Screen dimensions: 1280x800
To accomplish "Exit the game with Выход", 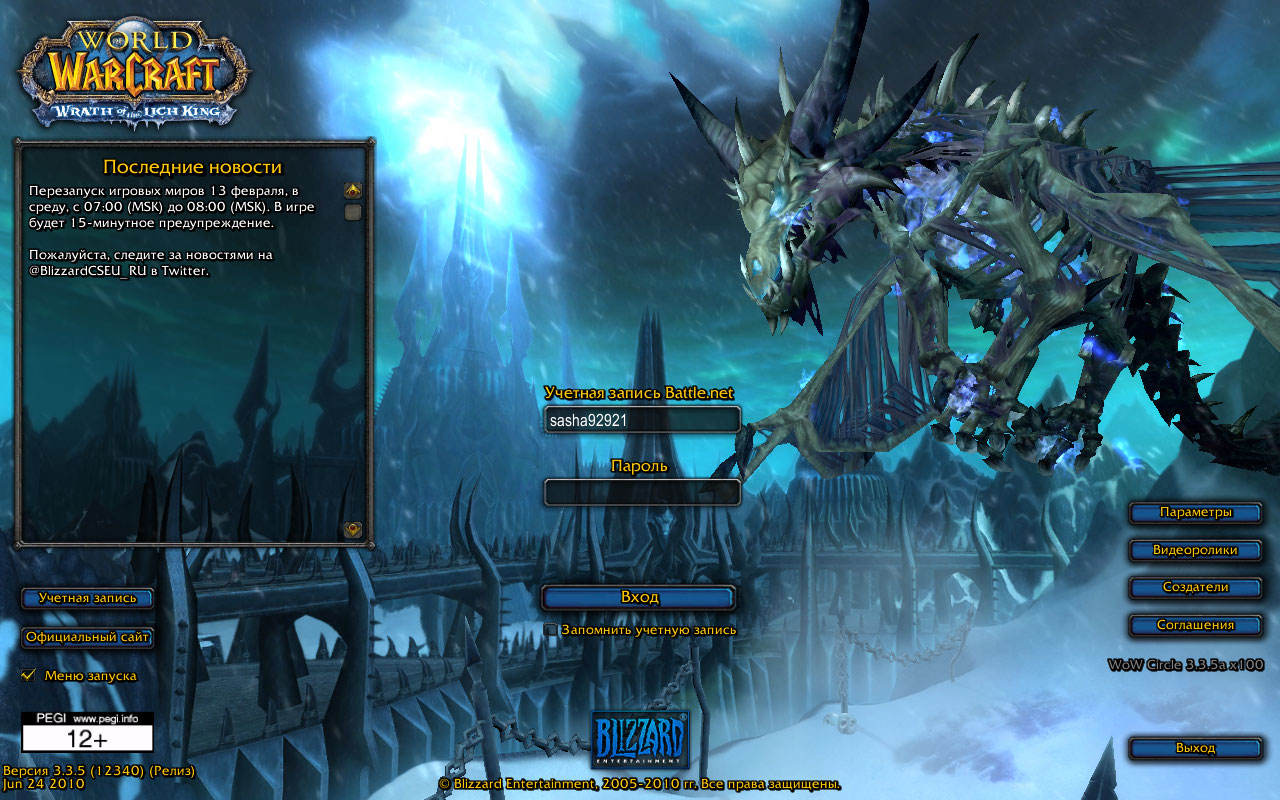I will (x=1195, y=748).
